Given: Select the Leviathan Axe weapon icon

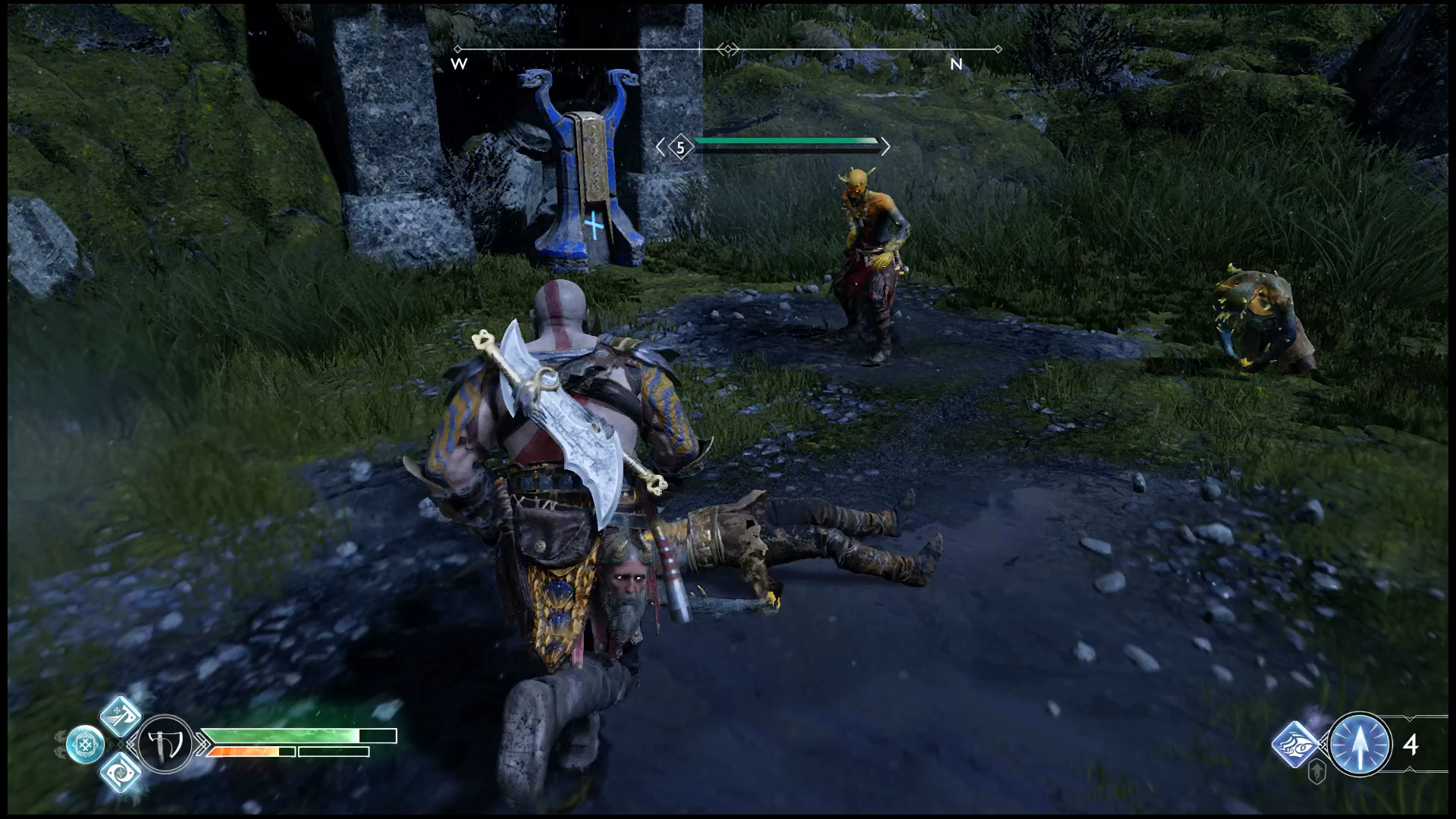Looking at the screenshot, I should (x=165, y=744).
